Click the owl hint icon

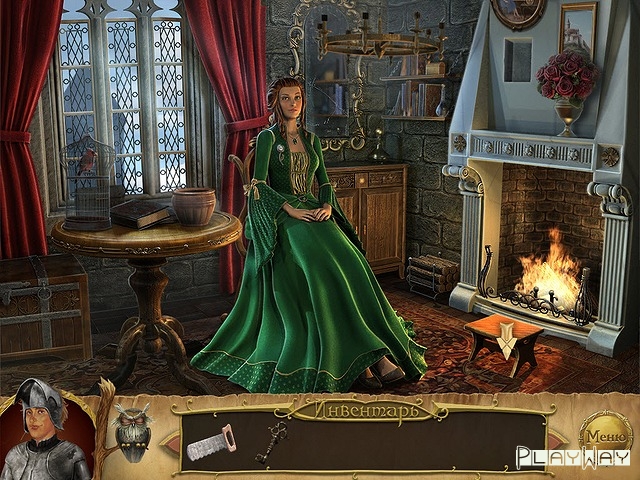pos(132,427)
